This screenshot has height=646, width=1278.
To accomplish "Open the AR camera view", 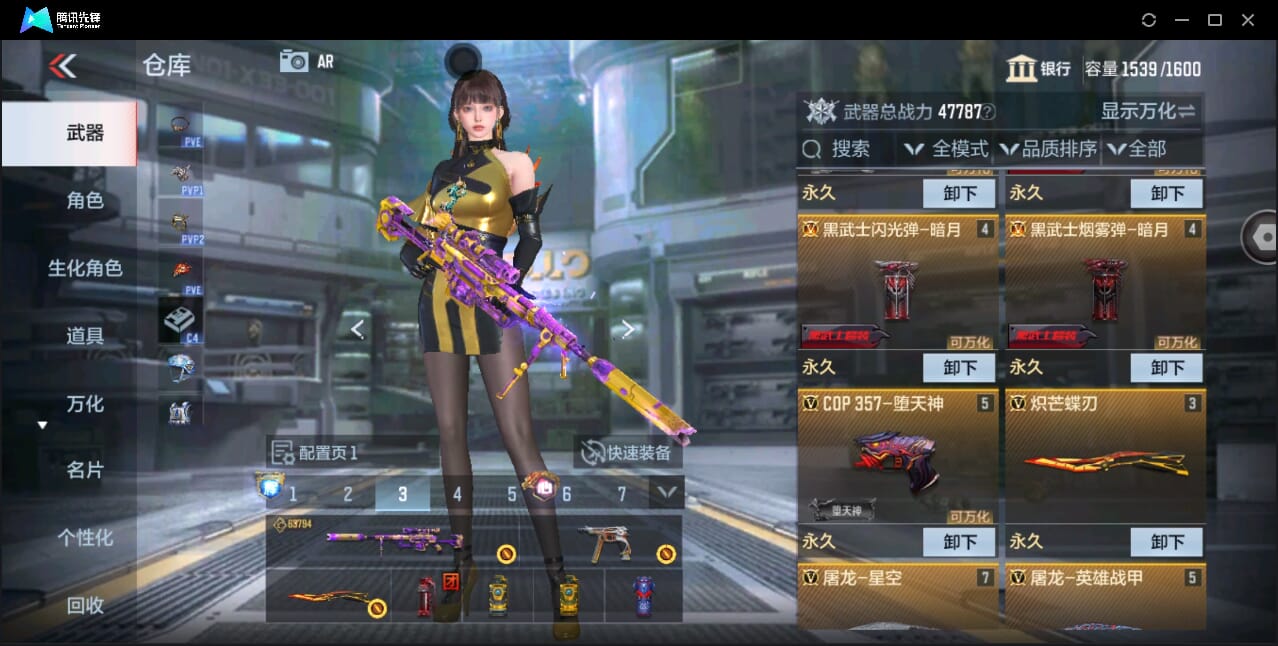I will tap(306, 61).
